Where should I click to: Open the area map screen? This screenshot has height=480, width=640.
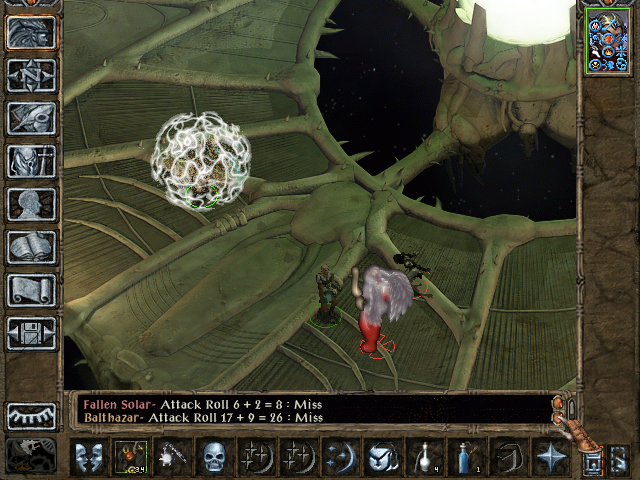[x=31, y=74]
